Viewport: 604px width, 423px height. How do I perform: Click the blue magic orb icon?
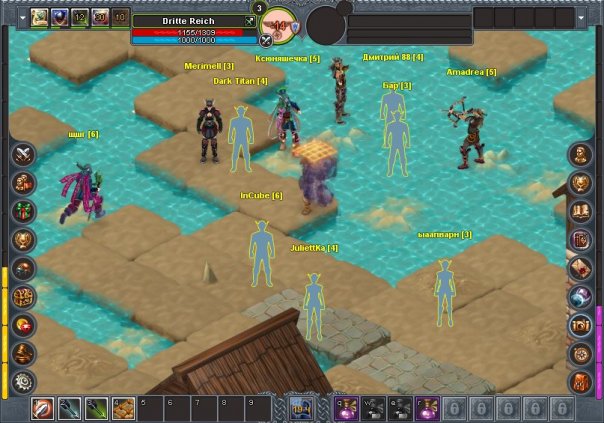tap(581, 296)
